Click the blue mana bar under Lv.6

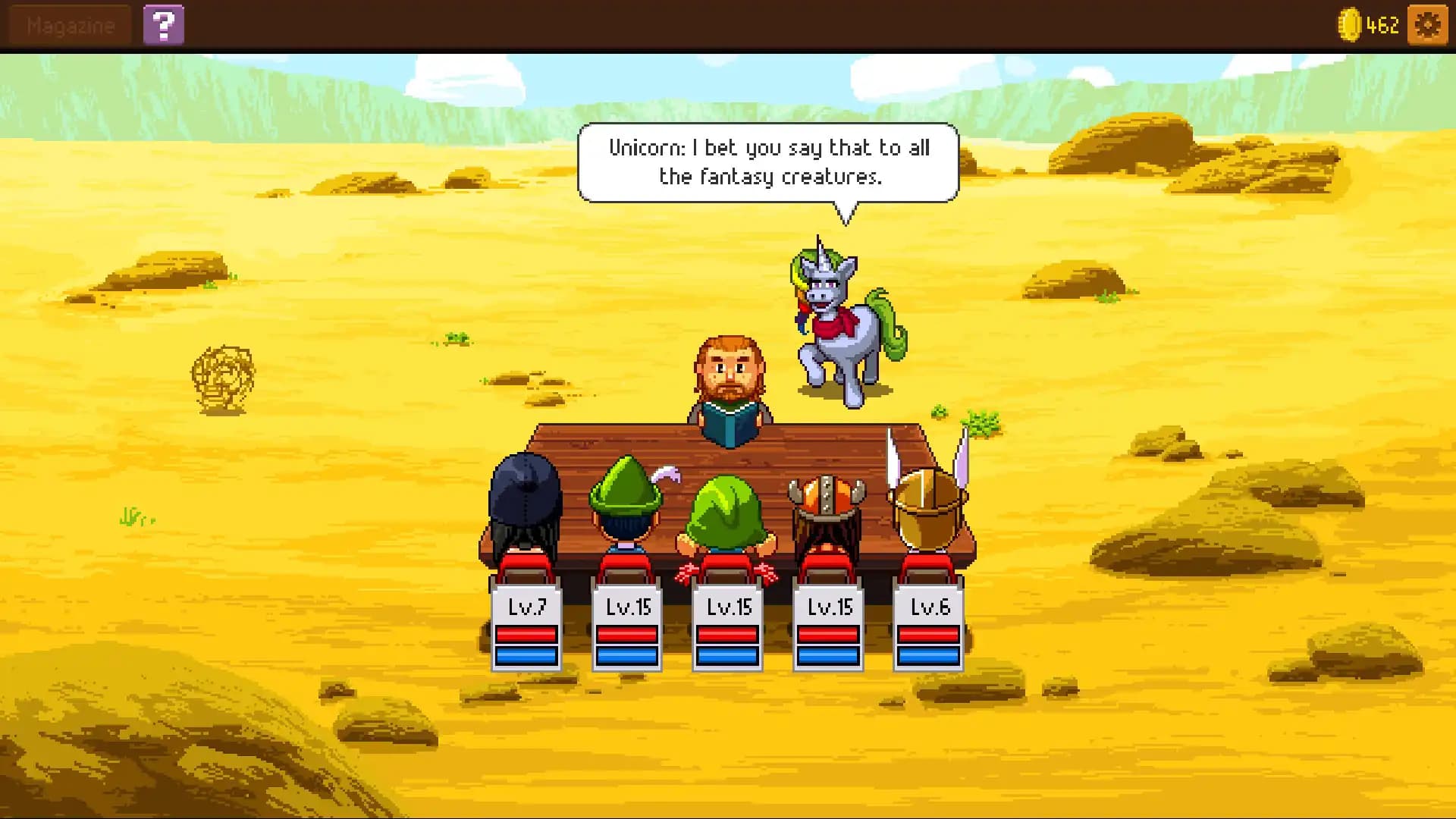(930, 655)
